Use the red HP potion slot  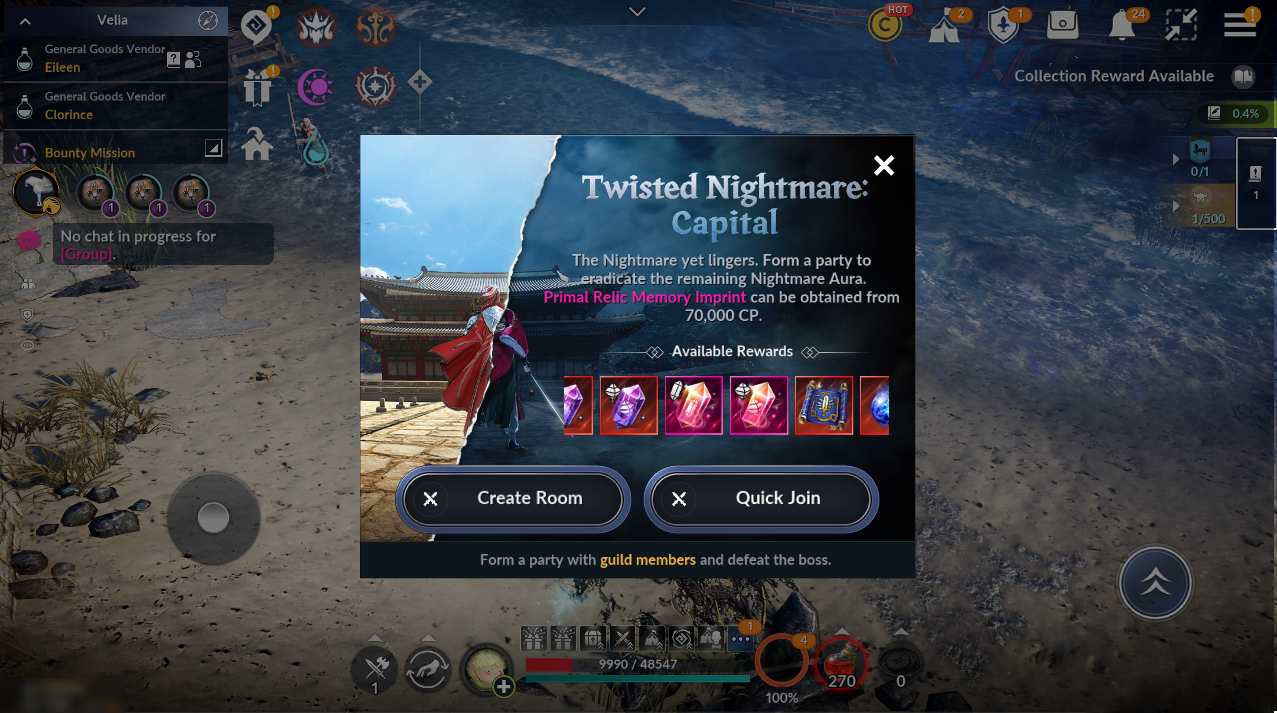click(x=842, y=664)
